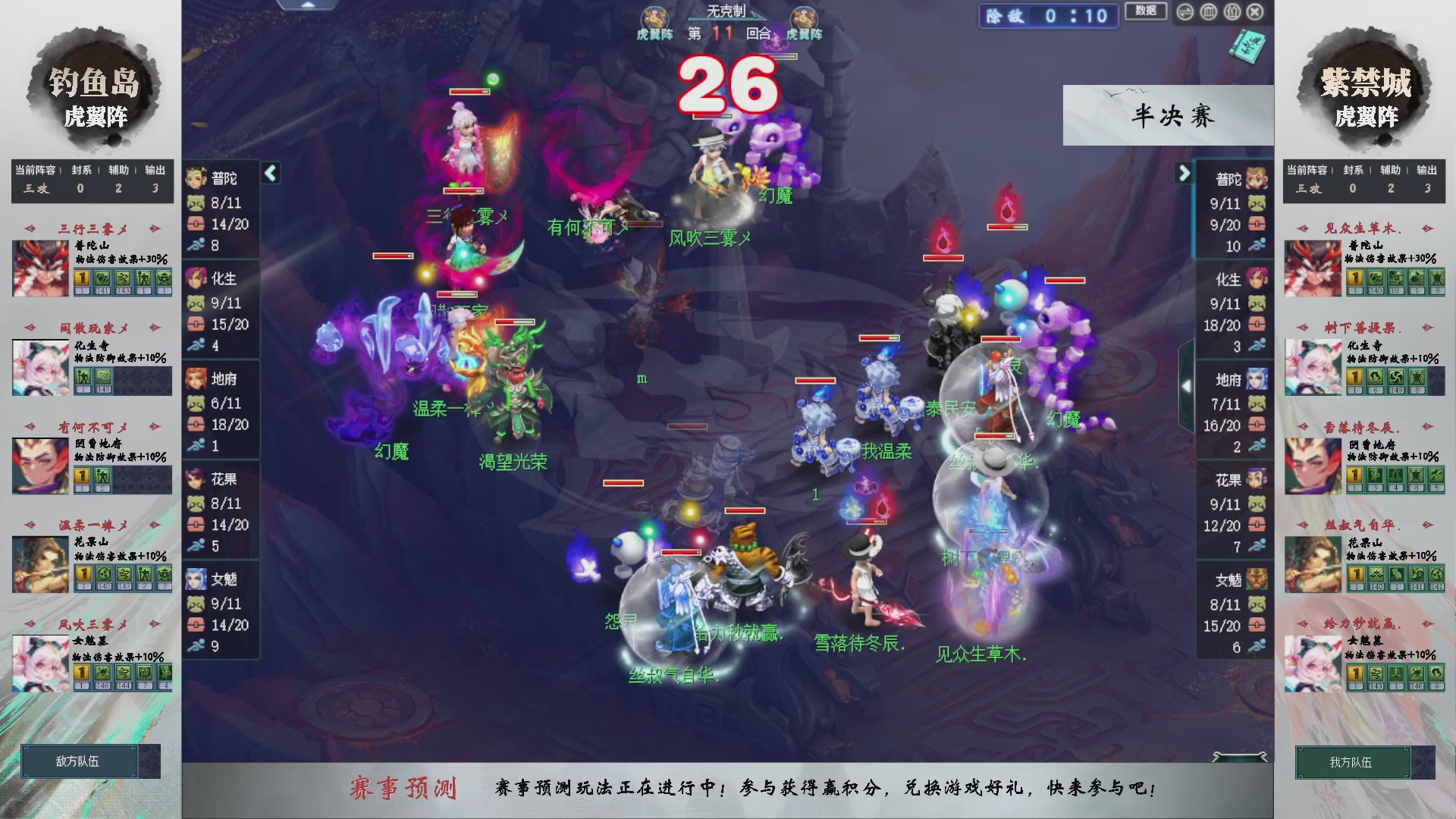This screenshot has width=1456, height=819.
Task: Click the treasure chest icon beside 地府's 18/20 value
Action: (x=196, y=425)
